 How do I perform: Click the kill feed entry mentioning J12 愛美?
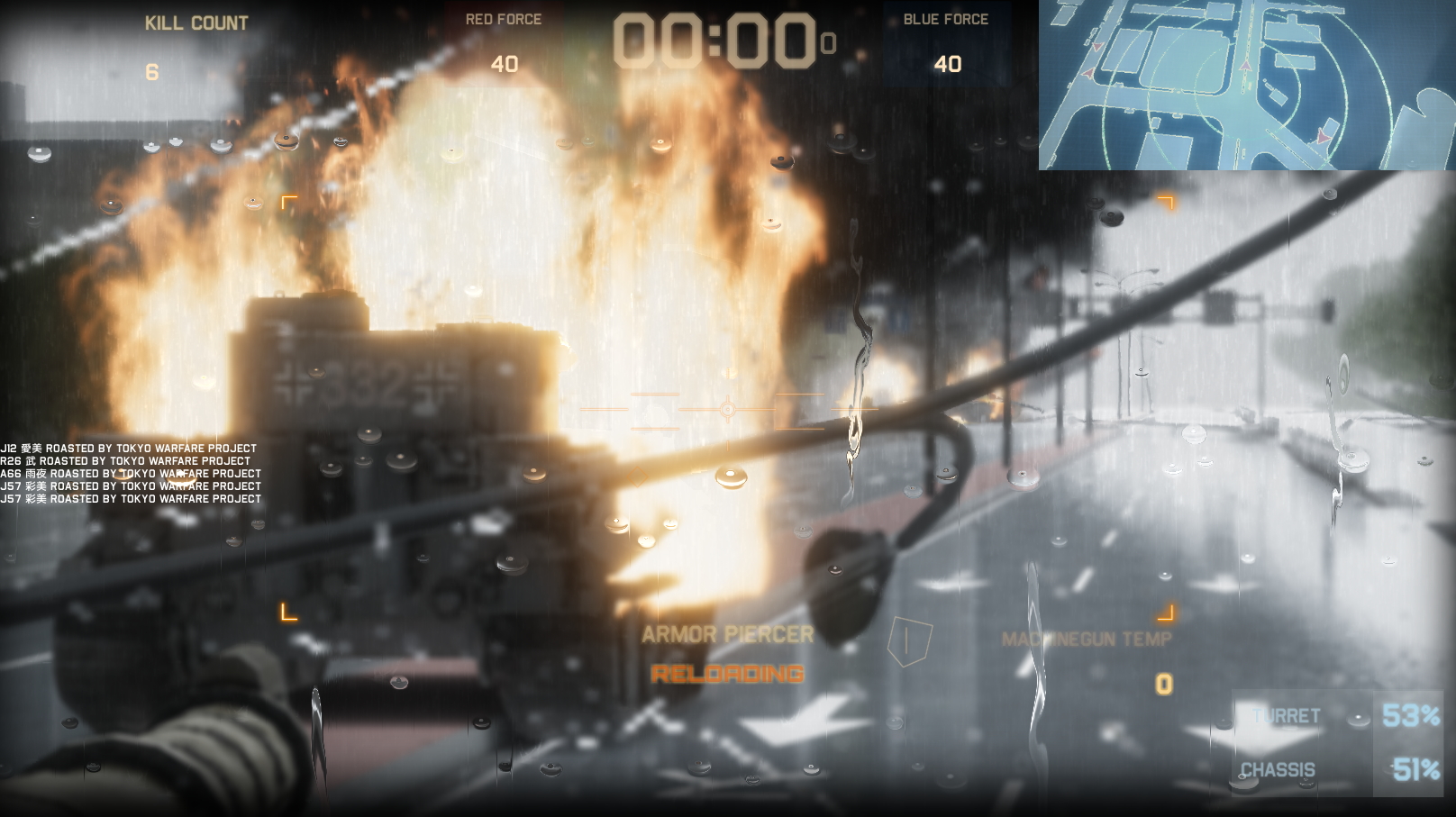point(131,448)
